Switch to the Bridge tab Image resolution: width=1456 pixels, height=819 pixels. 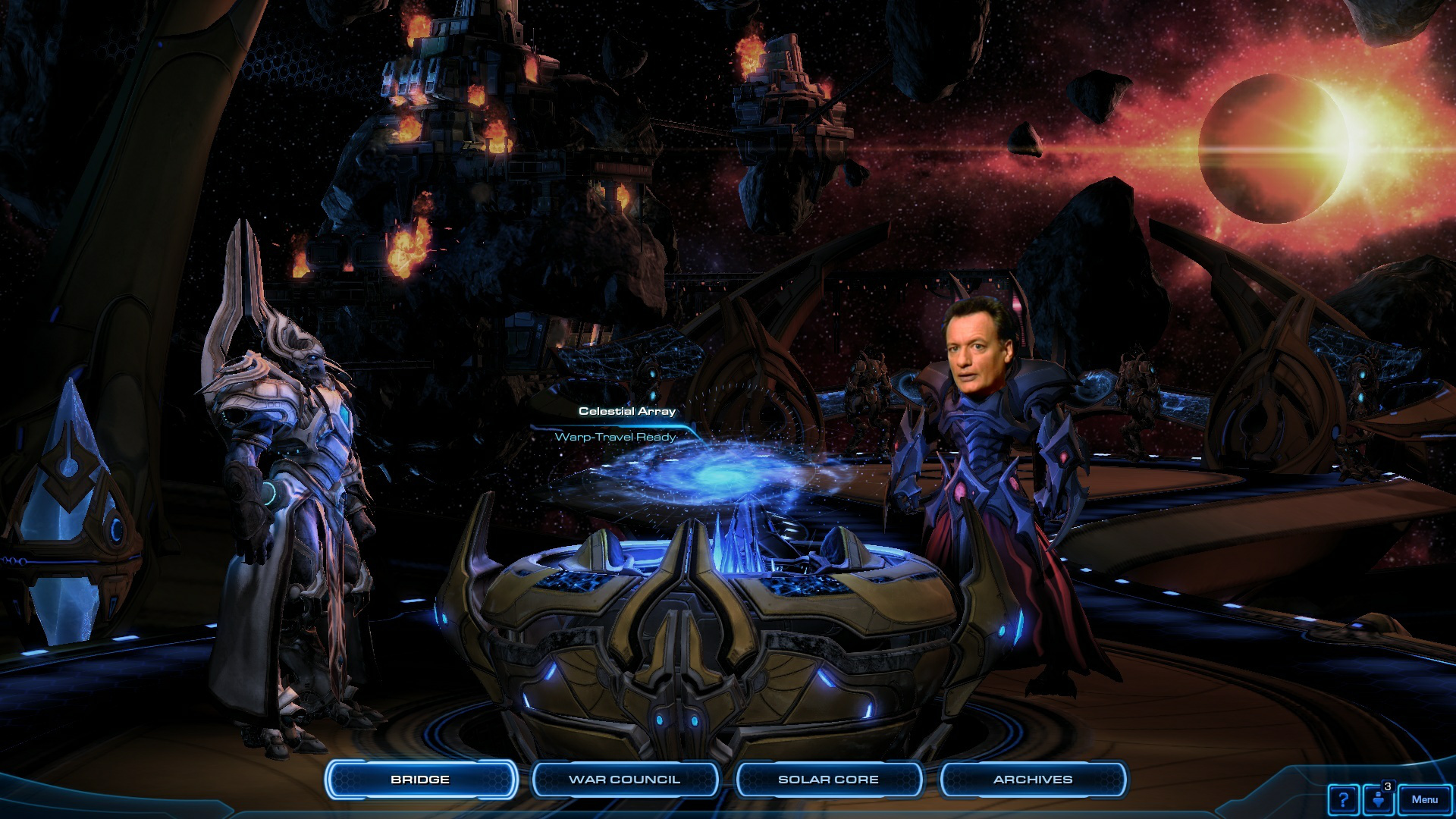coord(420,780)
